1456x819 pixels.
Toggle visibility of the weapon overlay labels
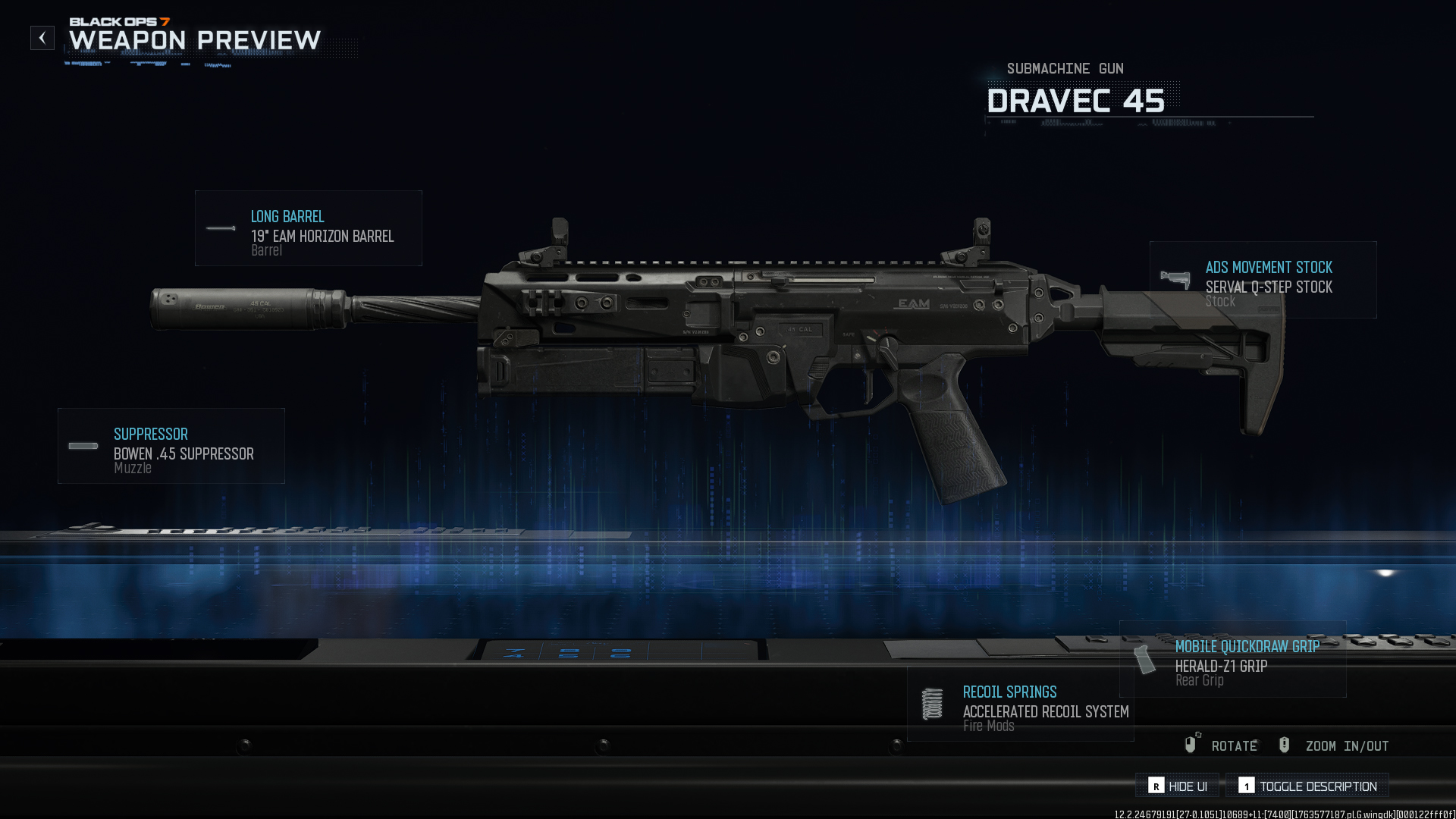point(1176,786)
